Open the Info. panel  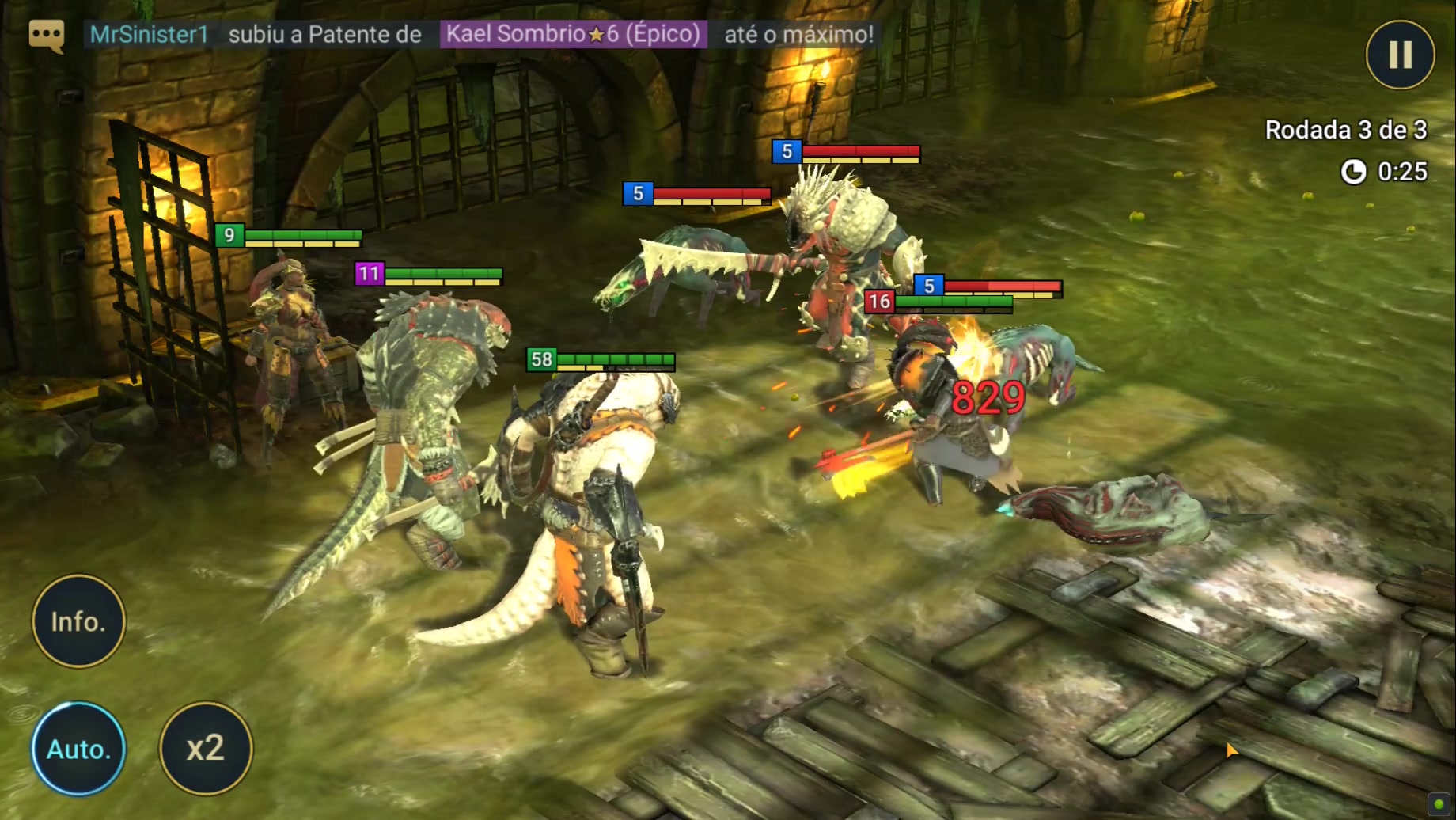[78, 621]
